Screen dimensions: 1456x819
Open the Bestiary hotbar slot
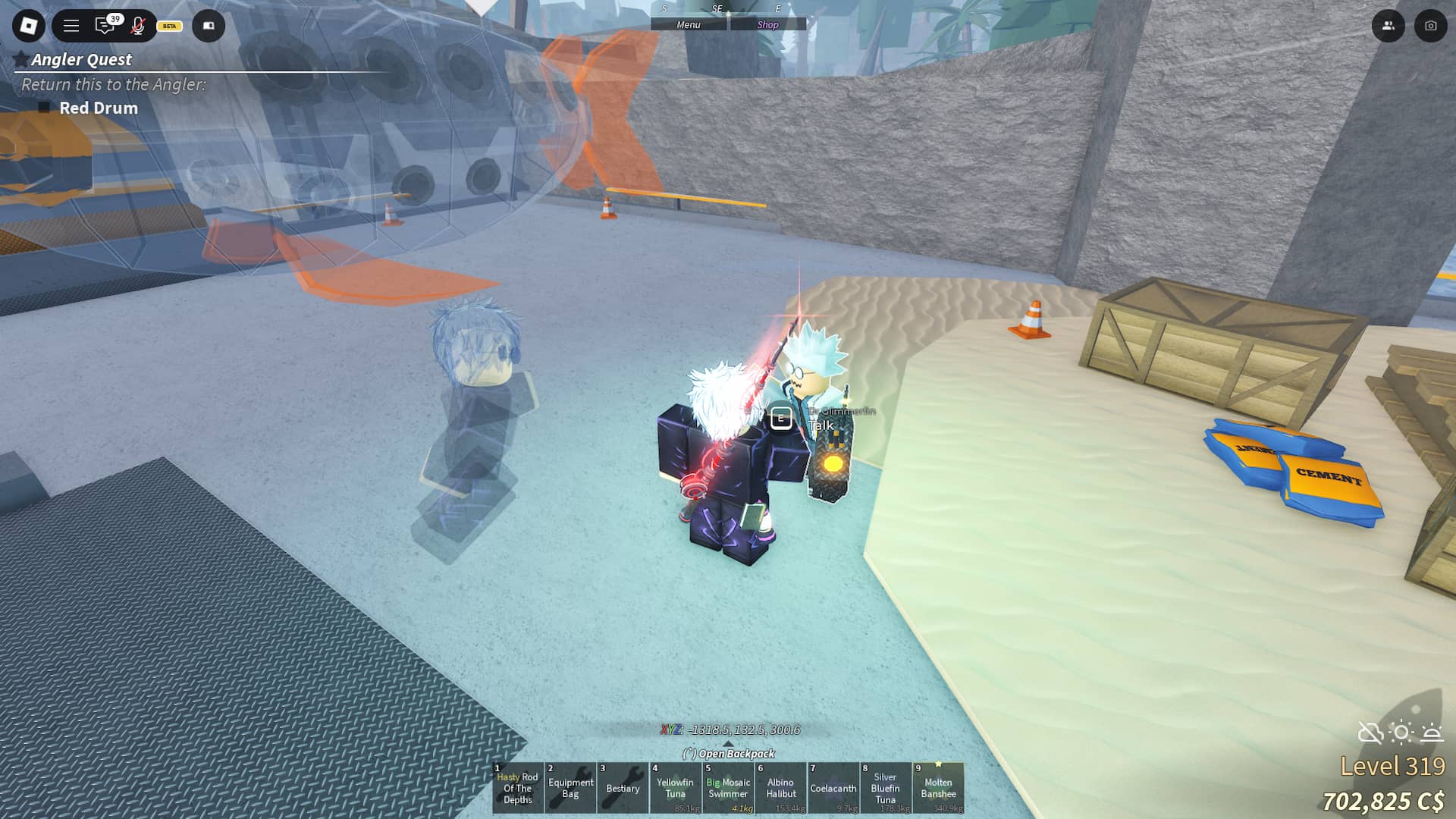tap(623, 788)
